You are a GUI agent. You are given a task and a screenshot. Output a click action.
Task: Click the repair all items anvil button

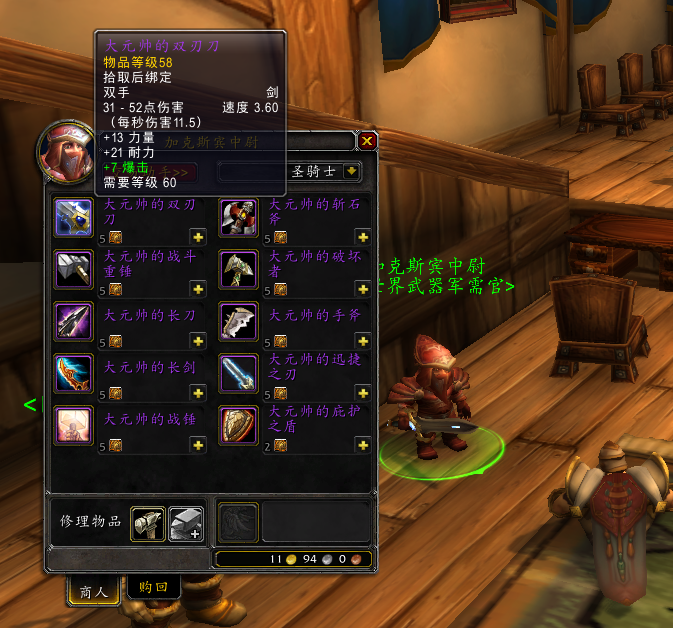pos(185,521)
